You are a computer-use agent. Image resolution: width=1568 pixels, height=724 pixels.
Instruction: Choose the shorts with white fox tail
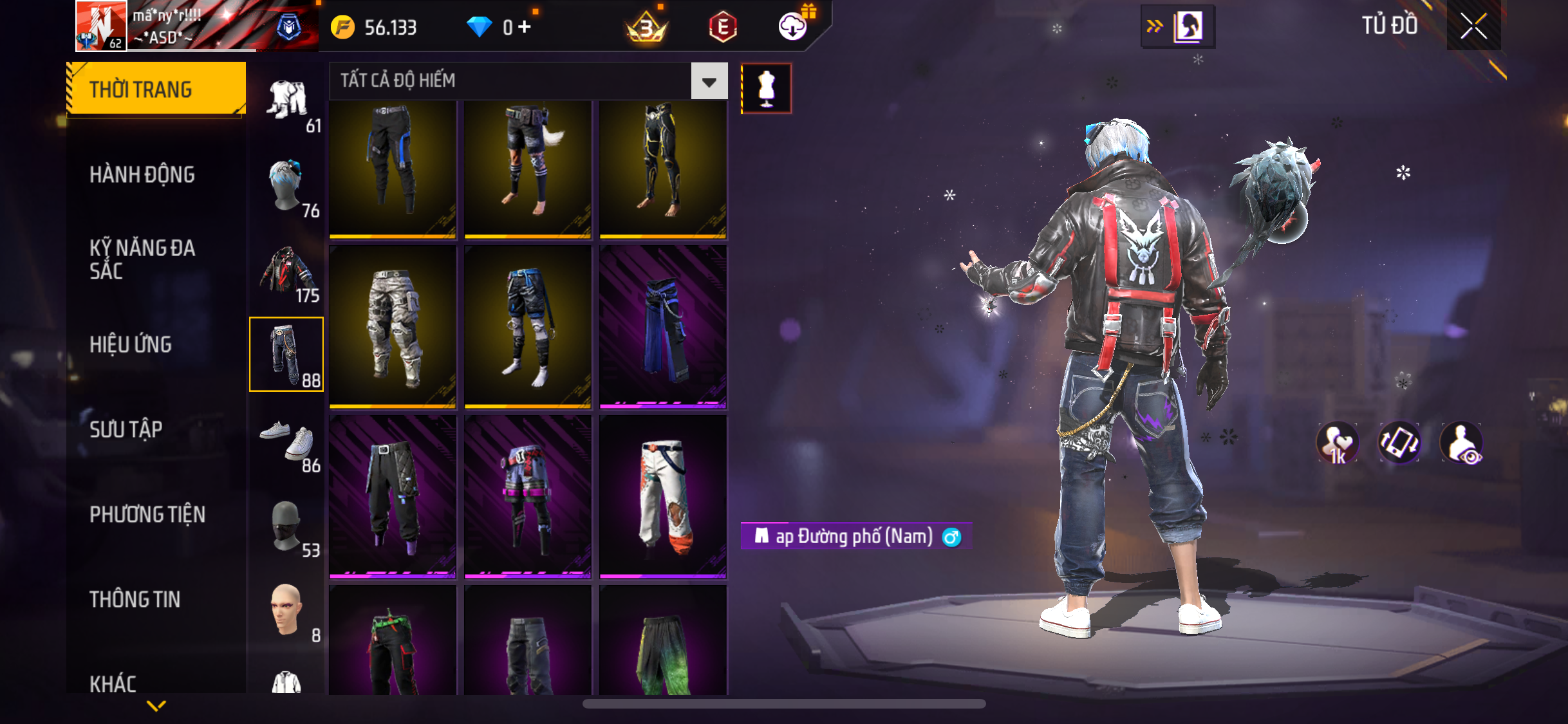pos(528,167)
